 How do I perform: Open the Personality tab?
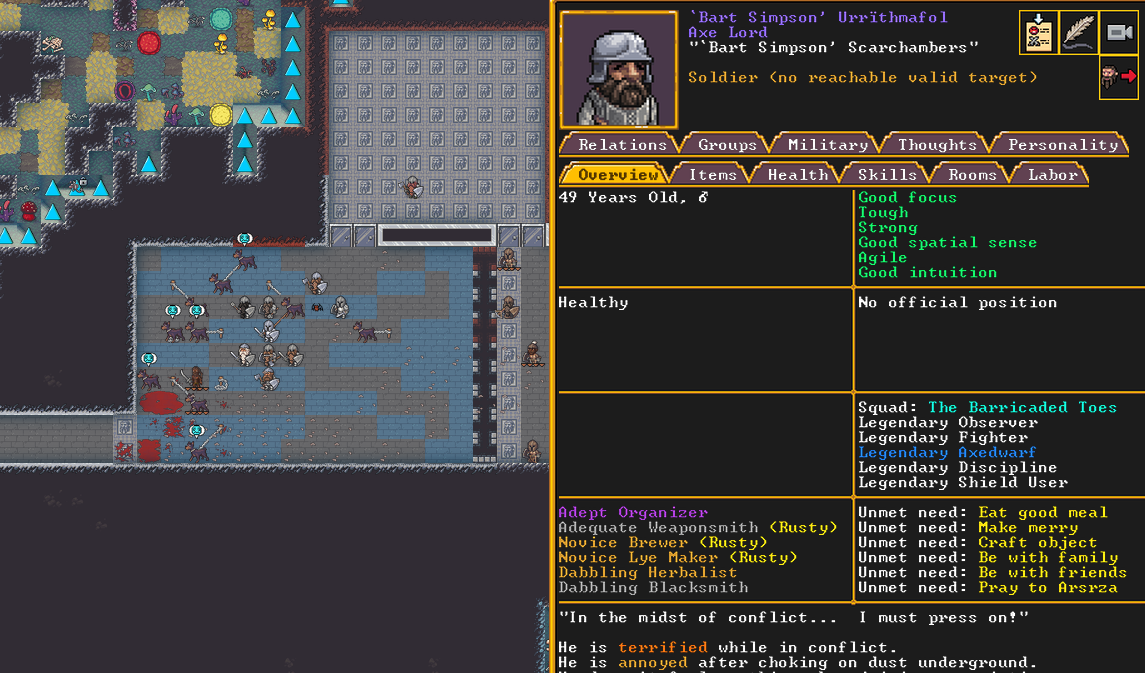(1062, 145)
